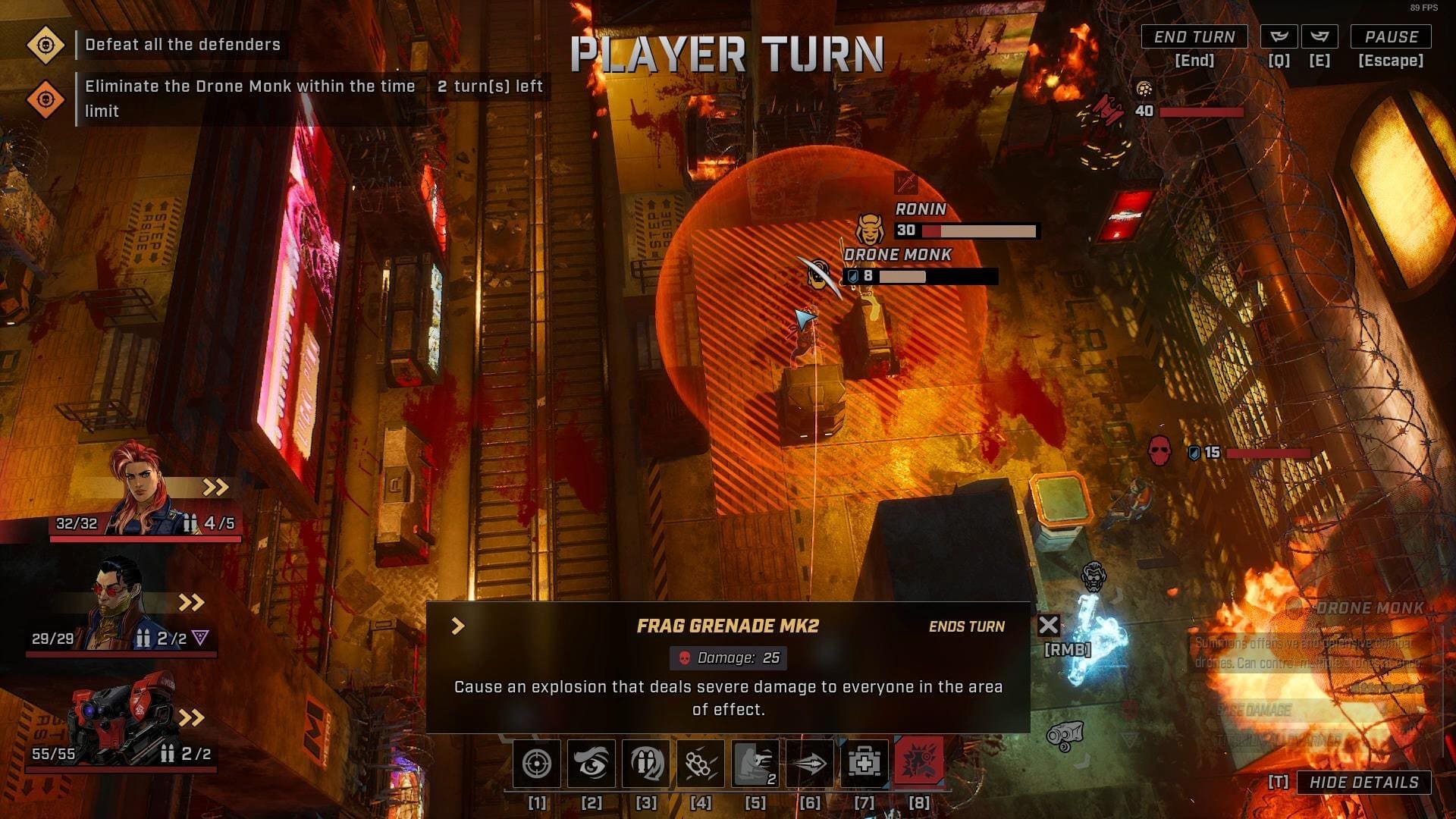Screen dimensions: 1456x819
Task: Select the Overwatch crosshair ability in slot 1
Action: [536, 764]
